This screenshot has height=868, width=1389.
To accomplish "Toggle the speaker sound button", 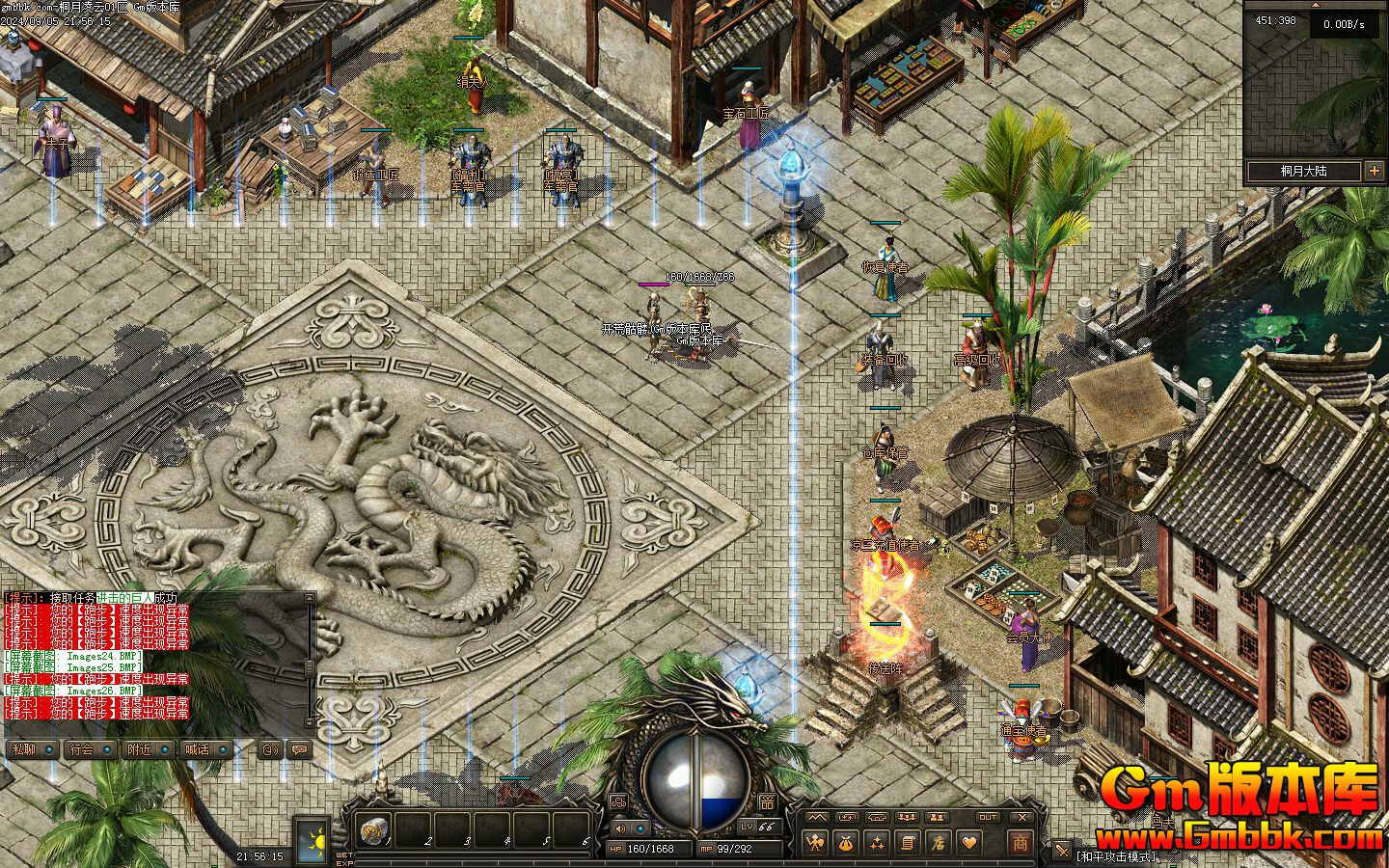I will [x=619, y=827].
